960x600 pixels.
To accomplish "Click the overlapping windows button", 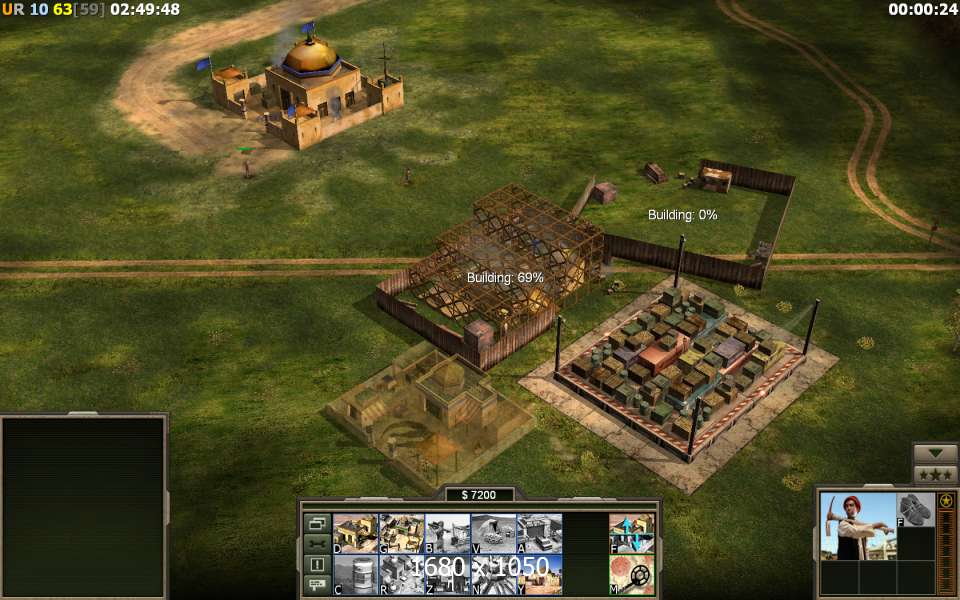I will [x=317, y=523].
